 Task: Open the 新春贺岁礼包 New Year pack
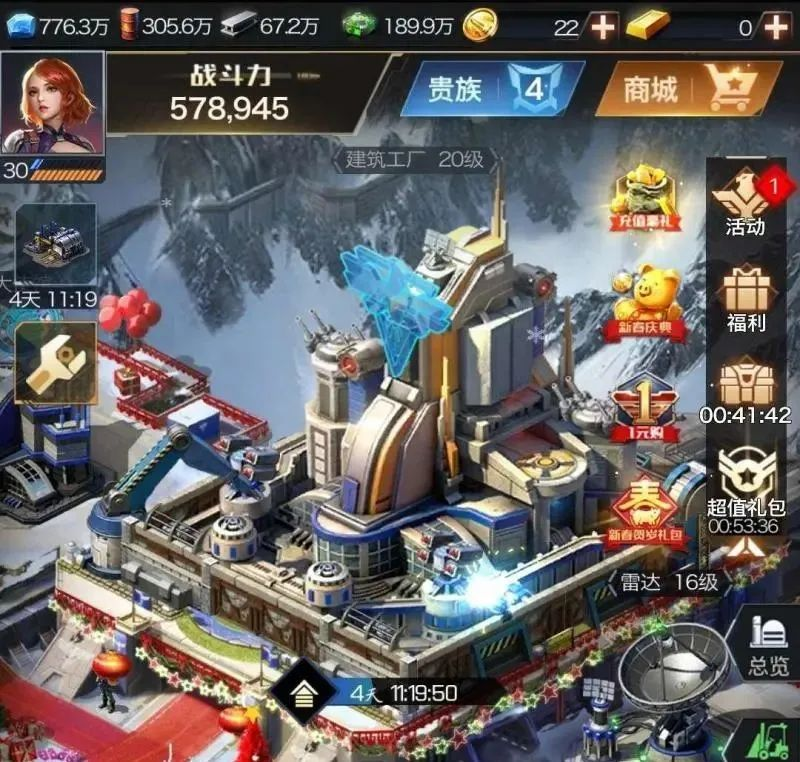coord(645,510)
